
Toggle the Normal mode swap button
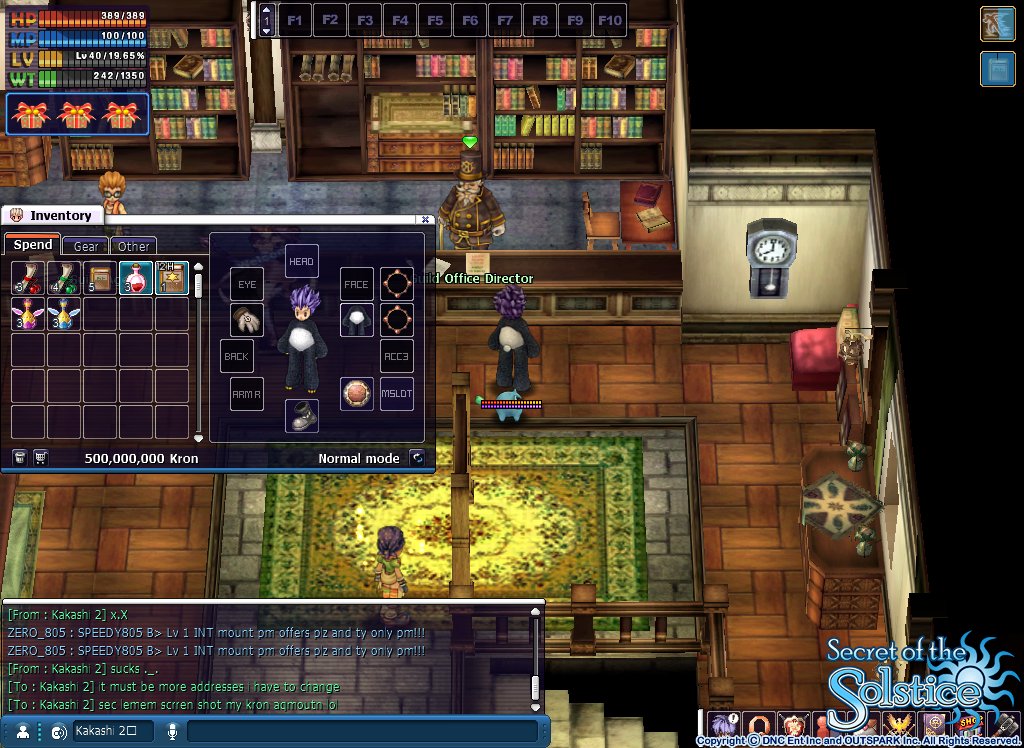coord(417,458)
